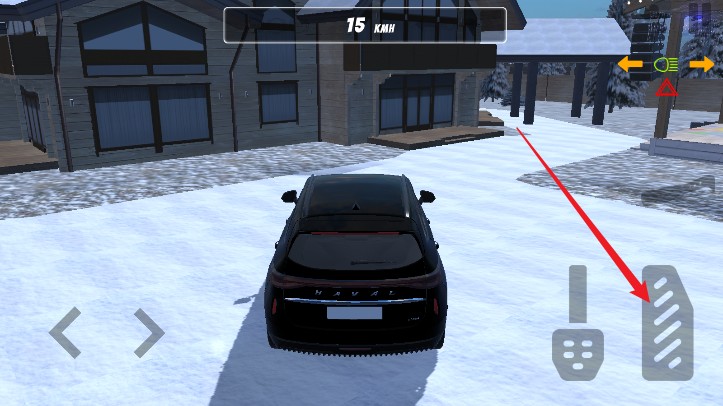Step on the striped gas pedal
This screenshot has height=406, width=723.
[667, 322]
